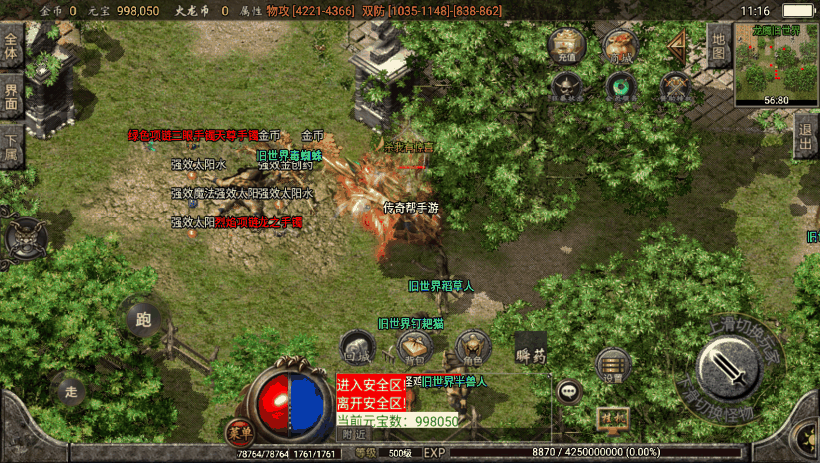Image resolution: width=820 pixels, height=463 pixels.
Task: Use the 回城 return-to-town button
Action: click(357, 347)
